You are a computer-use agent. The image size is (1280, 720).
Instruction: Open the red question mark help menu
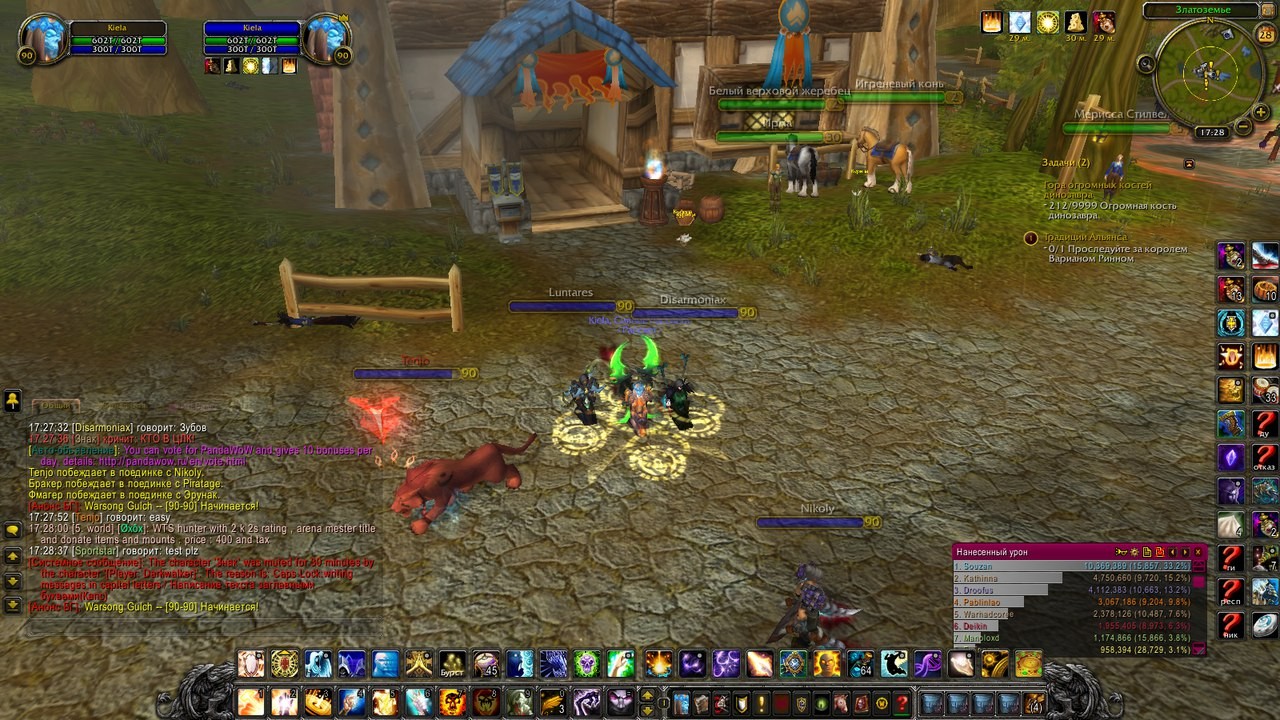[x=902, y=702]
